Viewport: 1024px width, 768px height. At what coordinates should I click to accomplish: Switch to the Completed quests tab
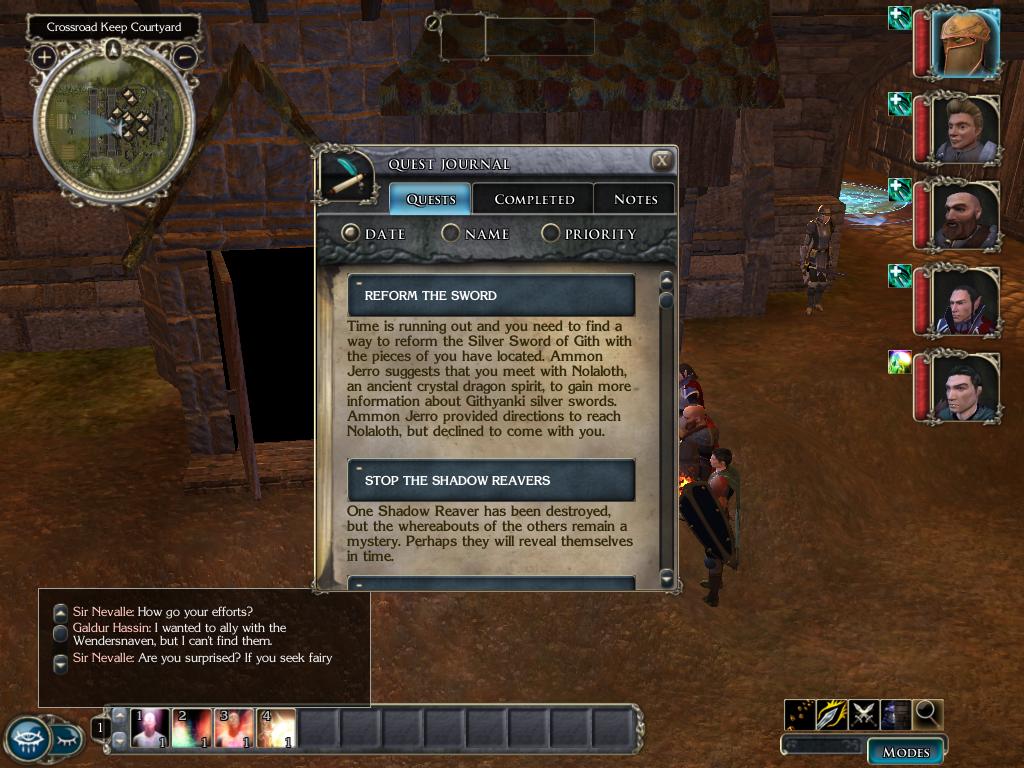[534, 199]
